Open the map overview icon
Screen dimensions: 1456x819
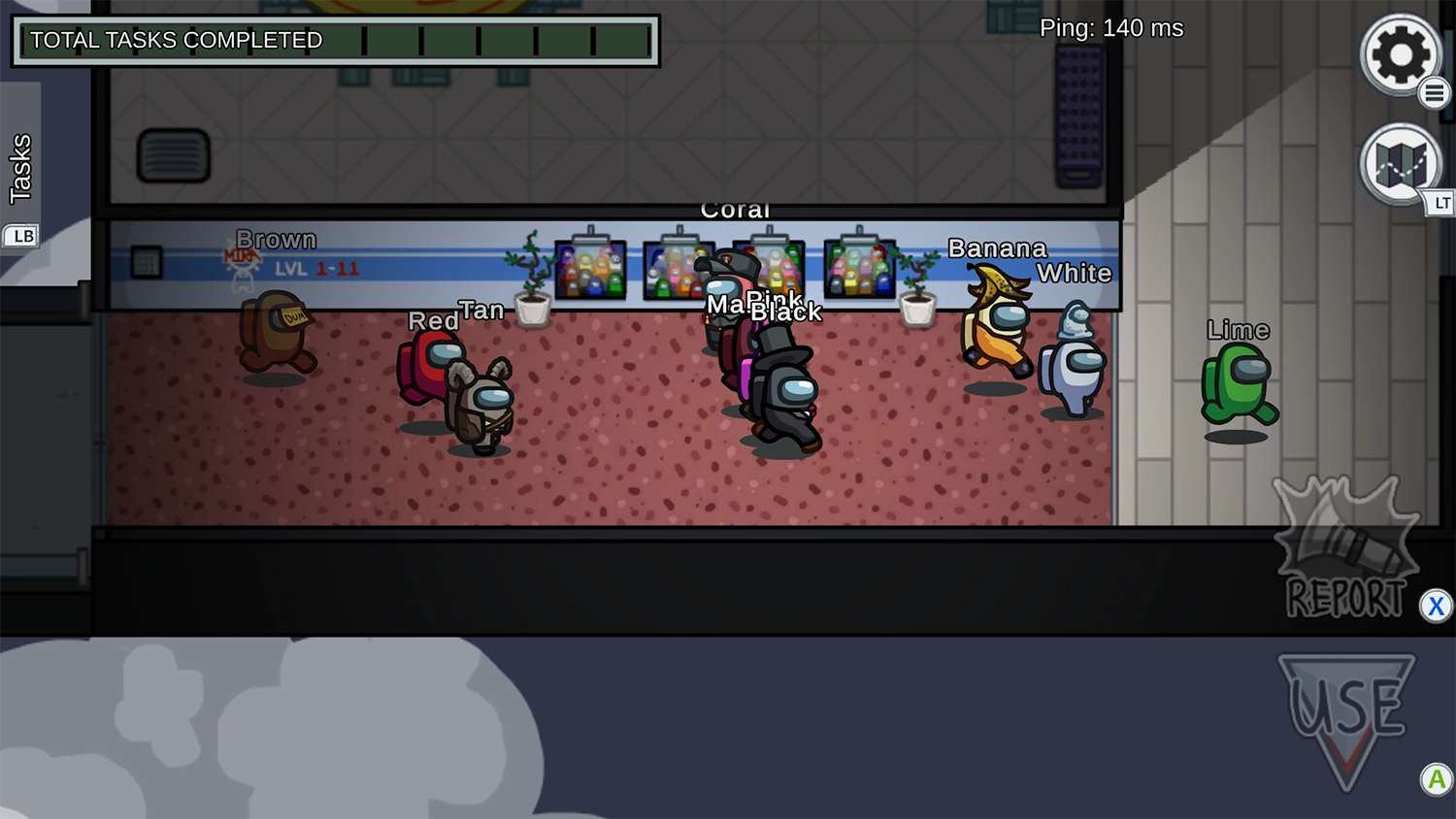click(1399, 163)
